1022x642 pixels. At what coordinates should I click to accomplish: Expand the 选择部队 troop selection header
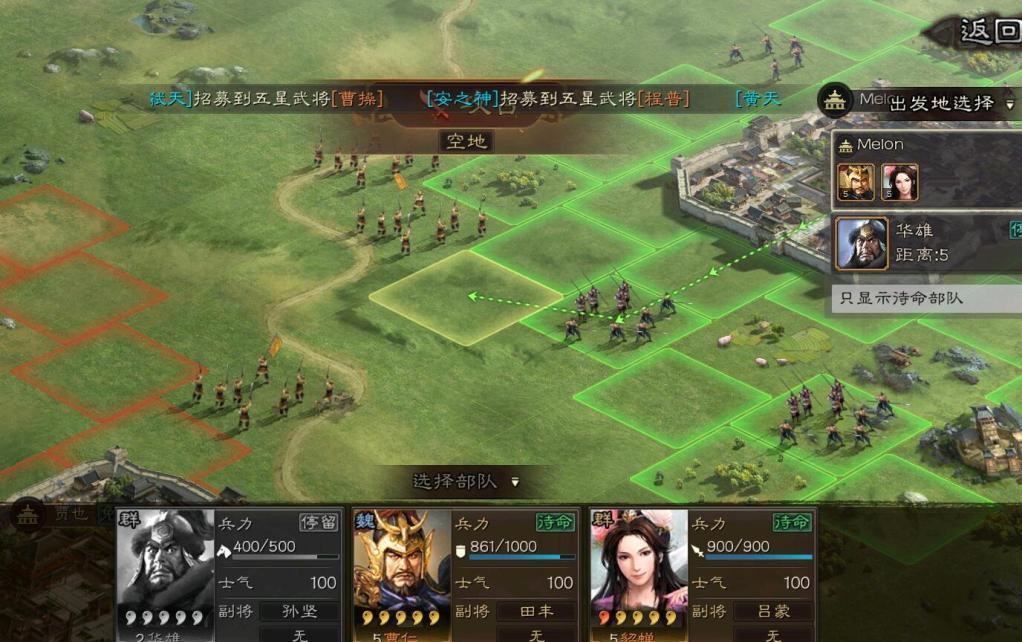[465, 481]
